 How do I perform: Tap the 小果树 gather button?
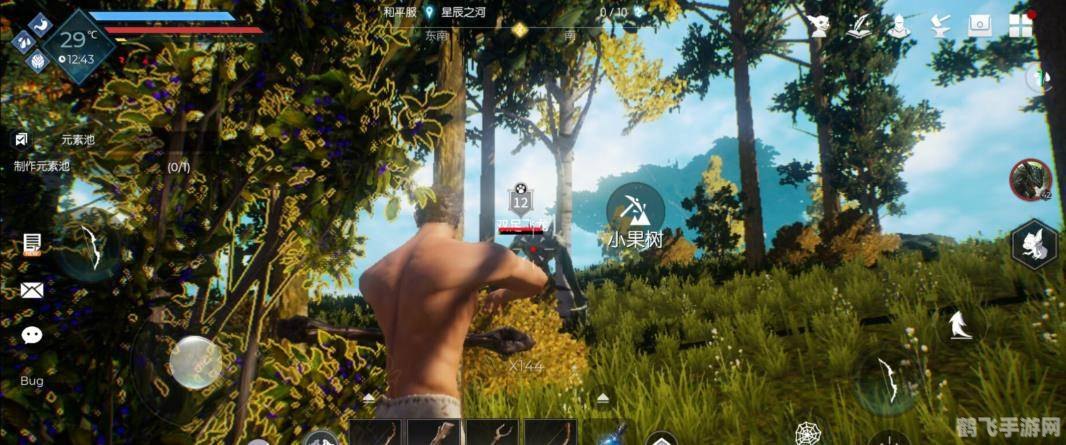point(634,214)
